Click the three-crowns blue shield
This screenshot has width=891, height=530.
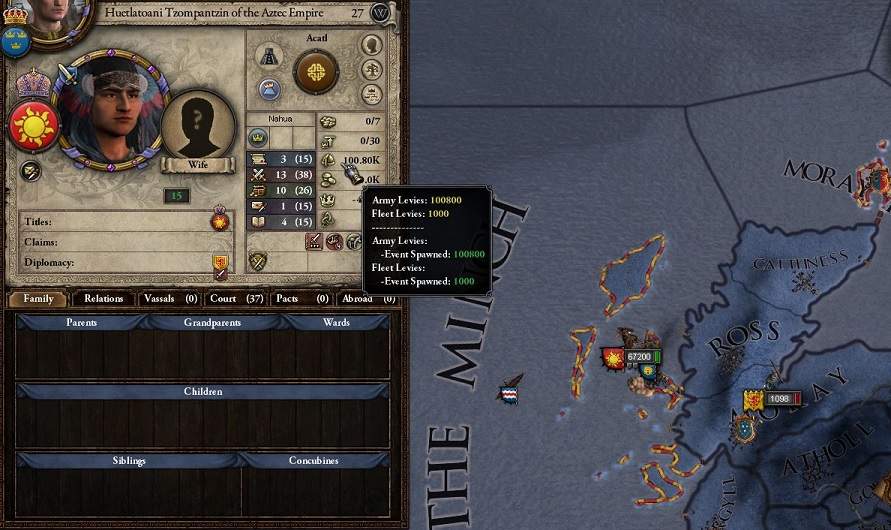click(14, 40)
